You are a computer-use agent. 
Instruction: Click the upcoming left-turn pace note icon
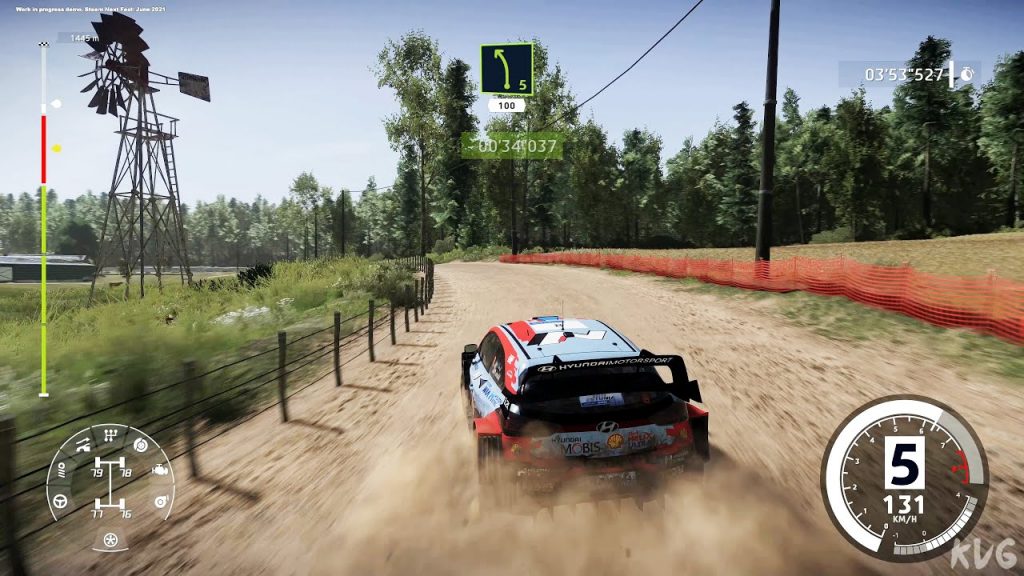pyautogui.click(x=507, y=69)
